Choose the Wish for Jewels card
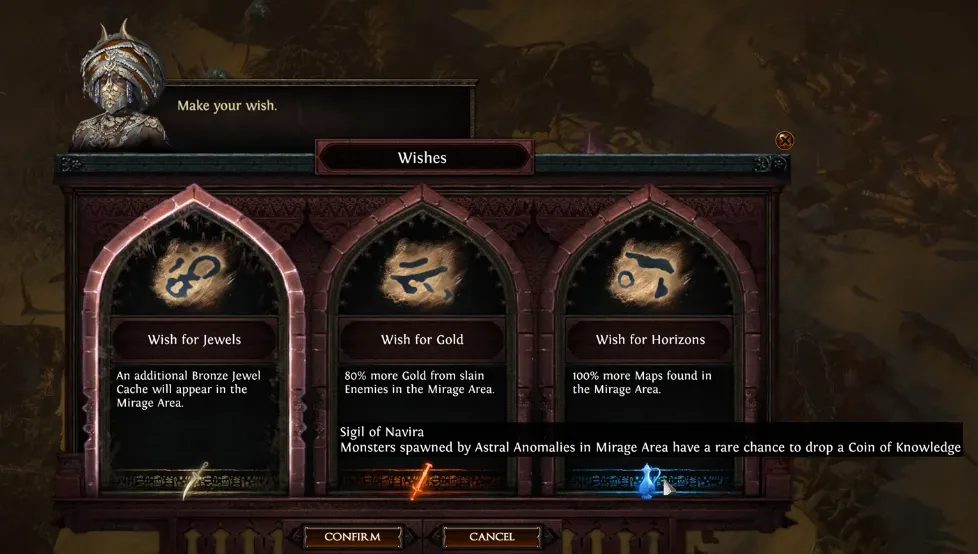978x554 pixels. [194, 340]
